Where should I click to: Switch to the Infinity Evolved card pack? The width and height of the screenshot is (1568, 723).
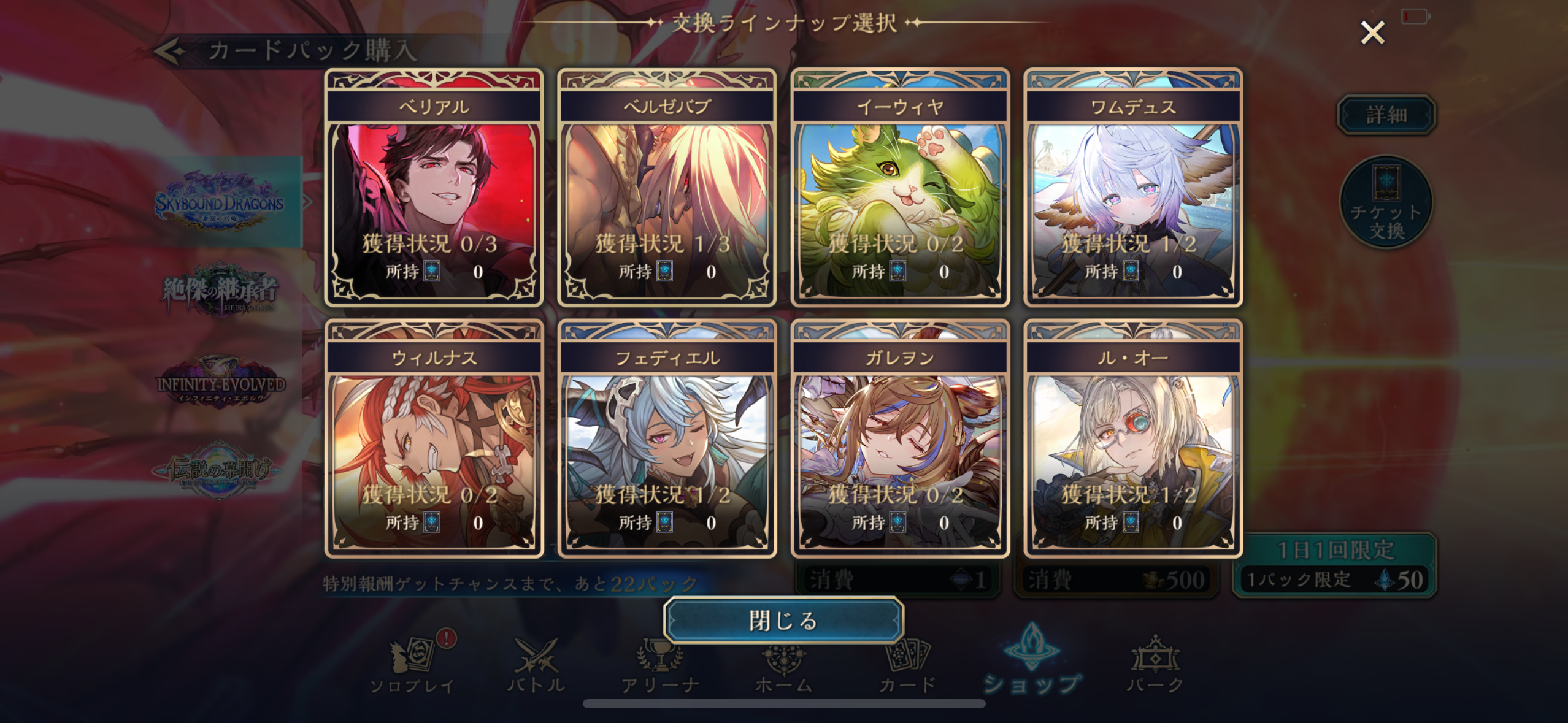click(x=219, y=383)
